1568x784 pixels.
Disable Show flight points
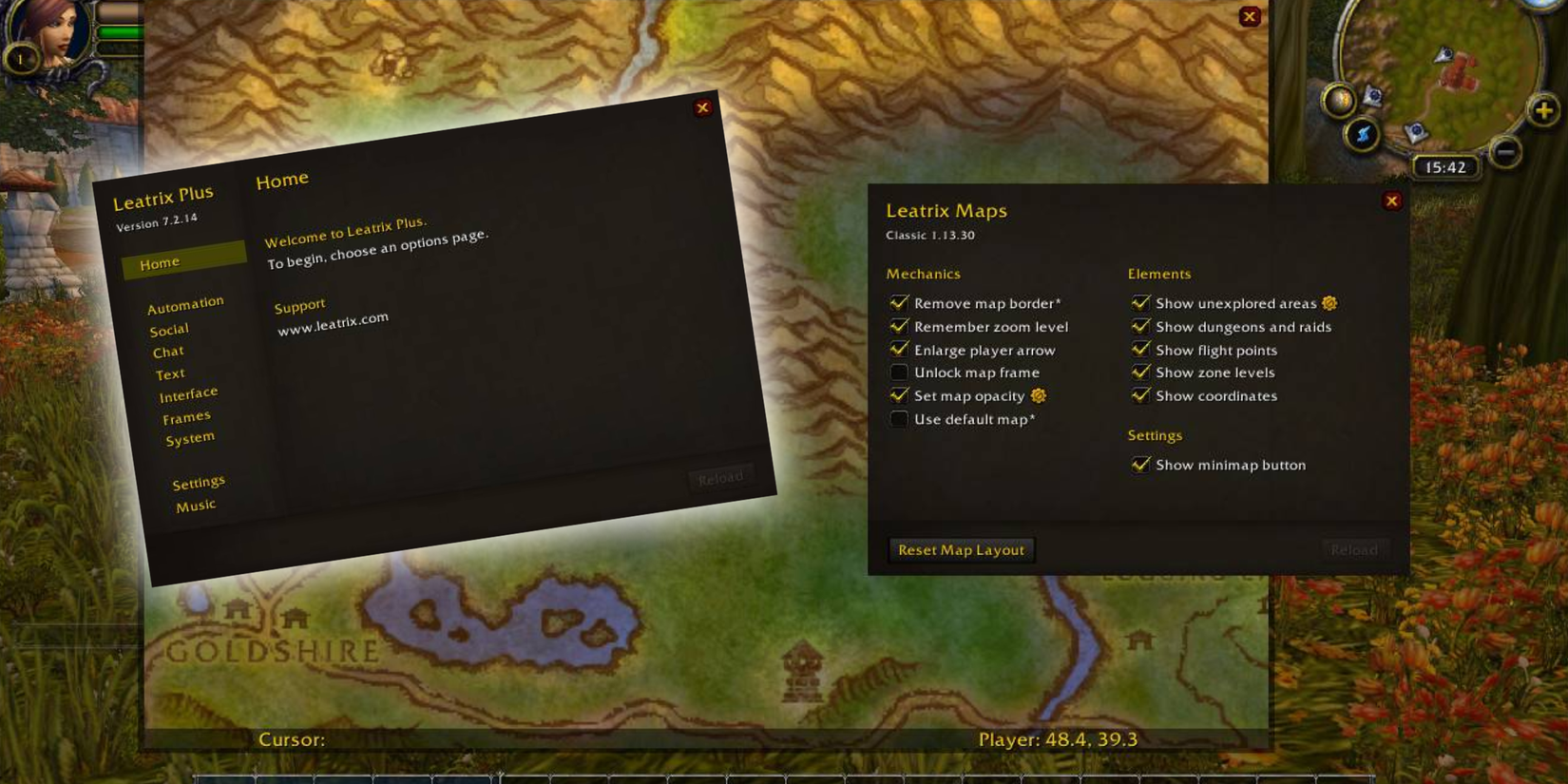click(x=1140, y=350)
